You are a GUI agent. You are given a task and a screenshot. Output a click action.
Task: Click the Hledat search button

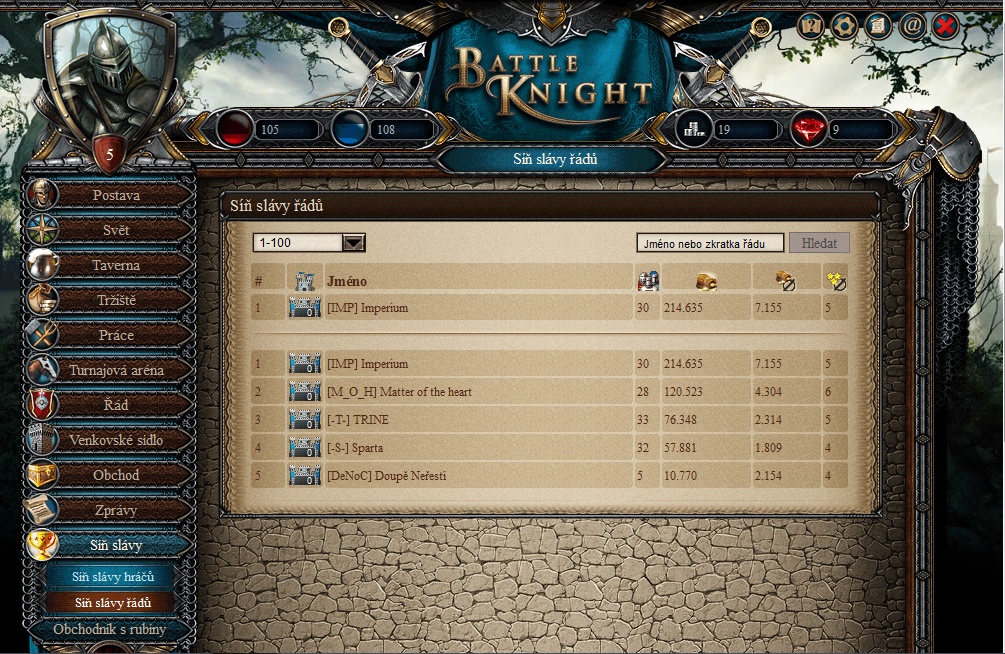pos(819,243)
